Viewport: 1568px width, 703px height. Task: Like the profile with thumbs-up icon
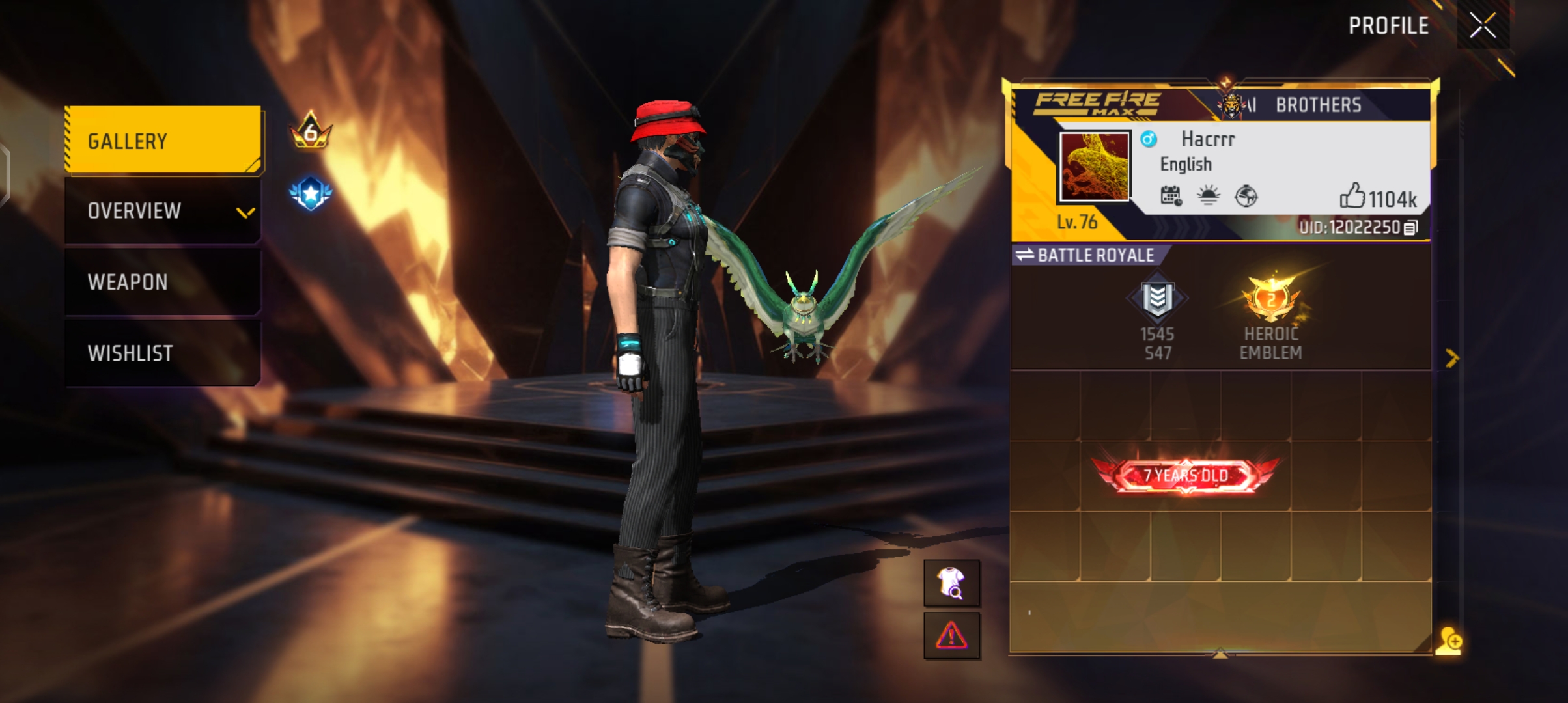[x=1352, y=196]
